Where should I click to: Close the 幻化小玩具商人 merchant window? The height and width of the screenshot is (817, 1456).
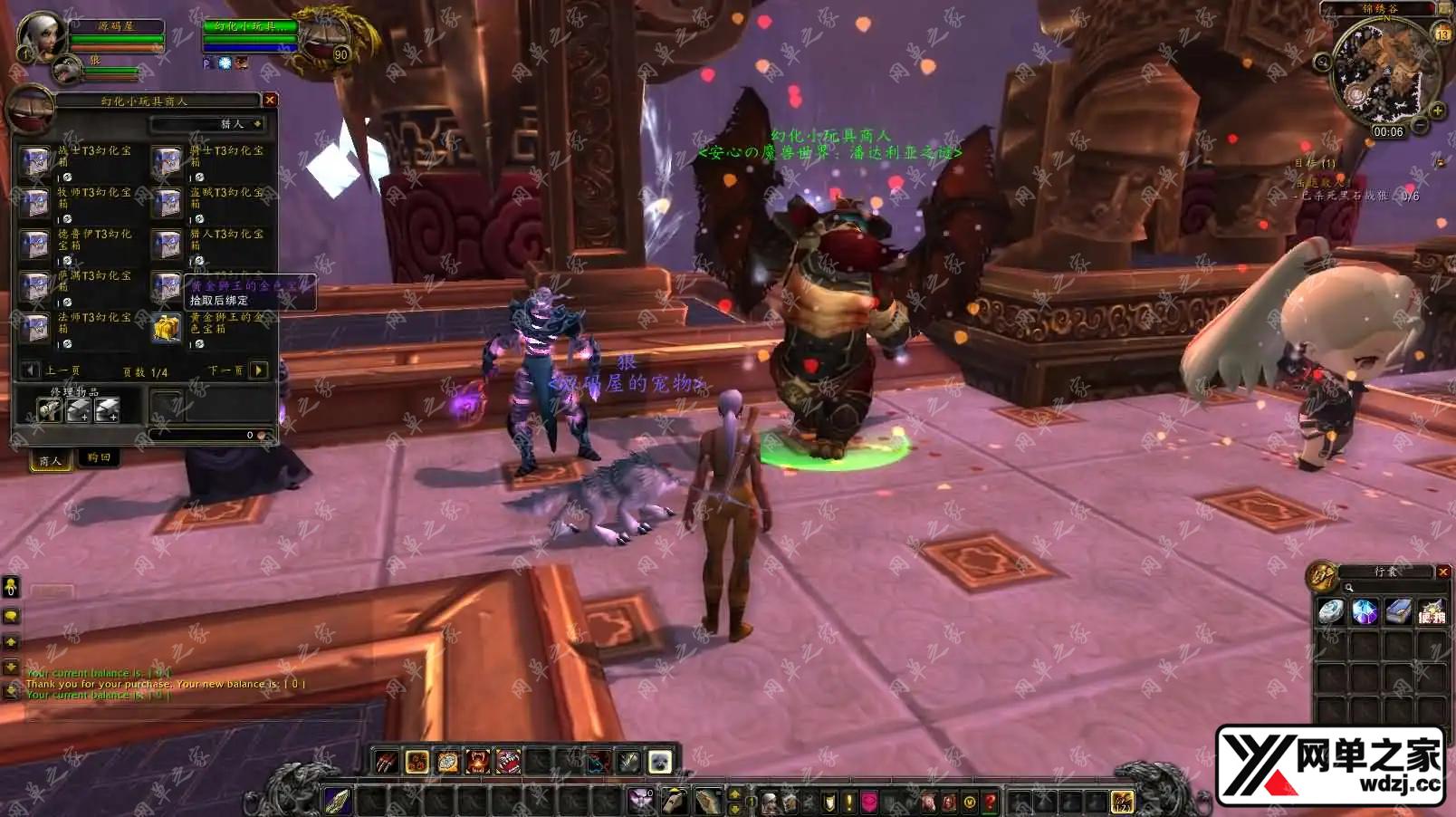(269, 100)
